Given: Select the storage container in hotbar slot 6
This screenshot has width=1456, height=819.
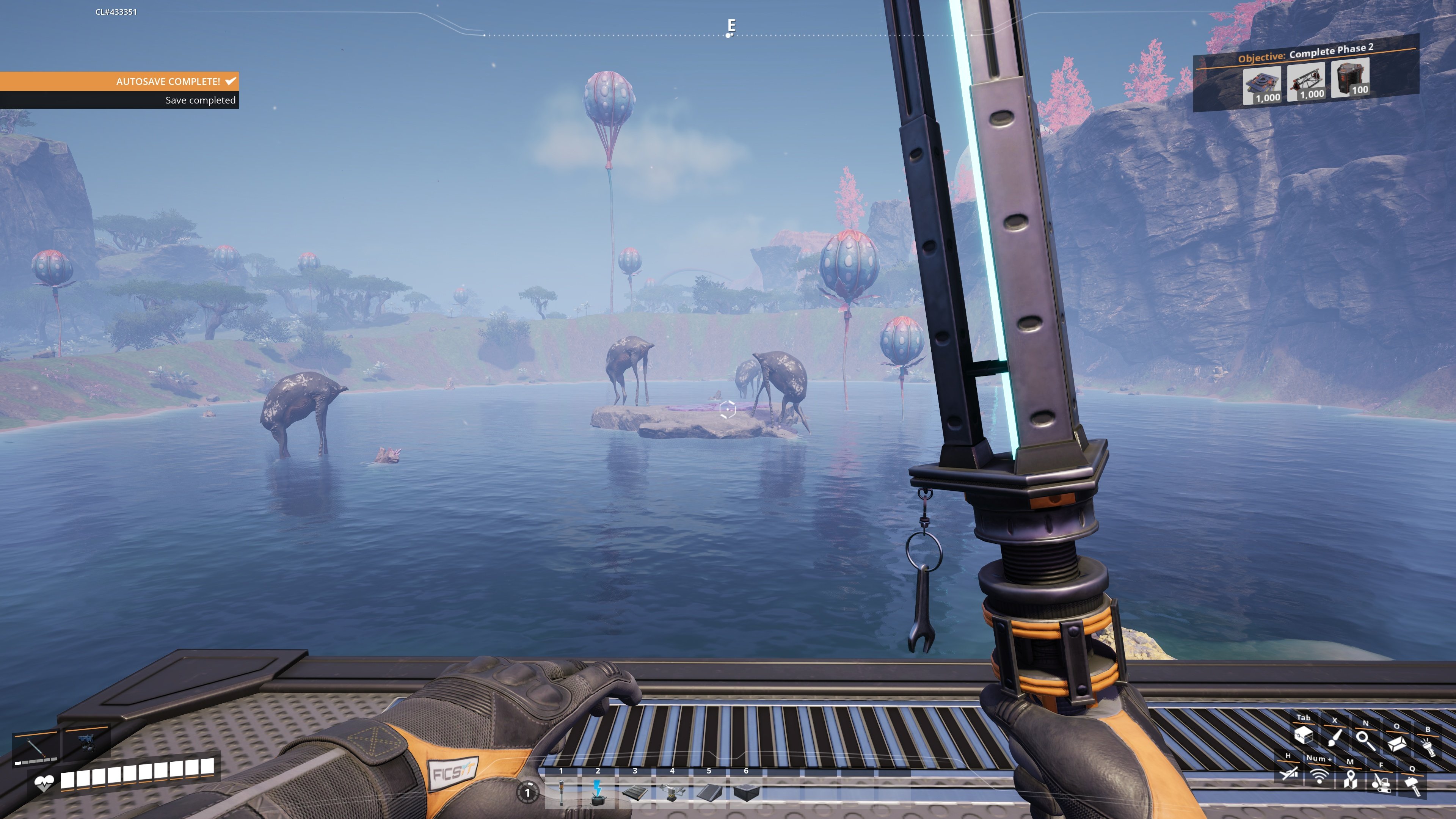Looking at the screenshot, I should tap(747, 793).
